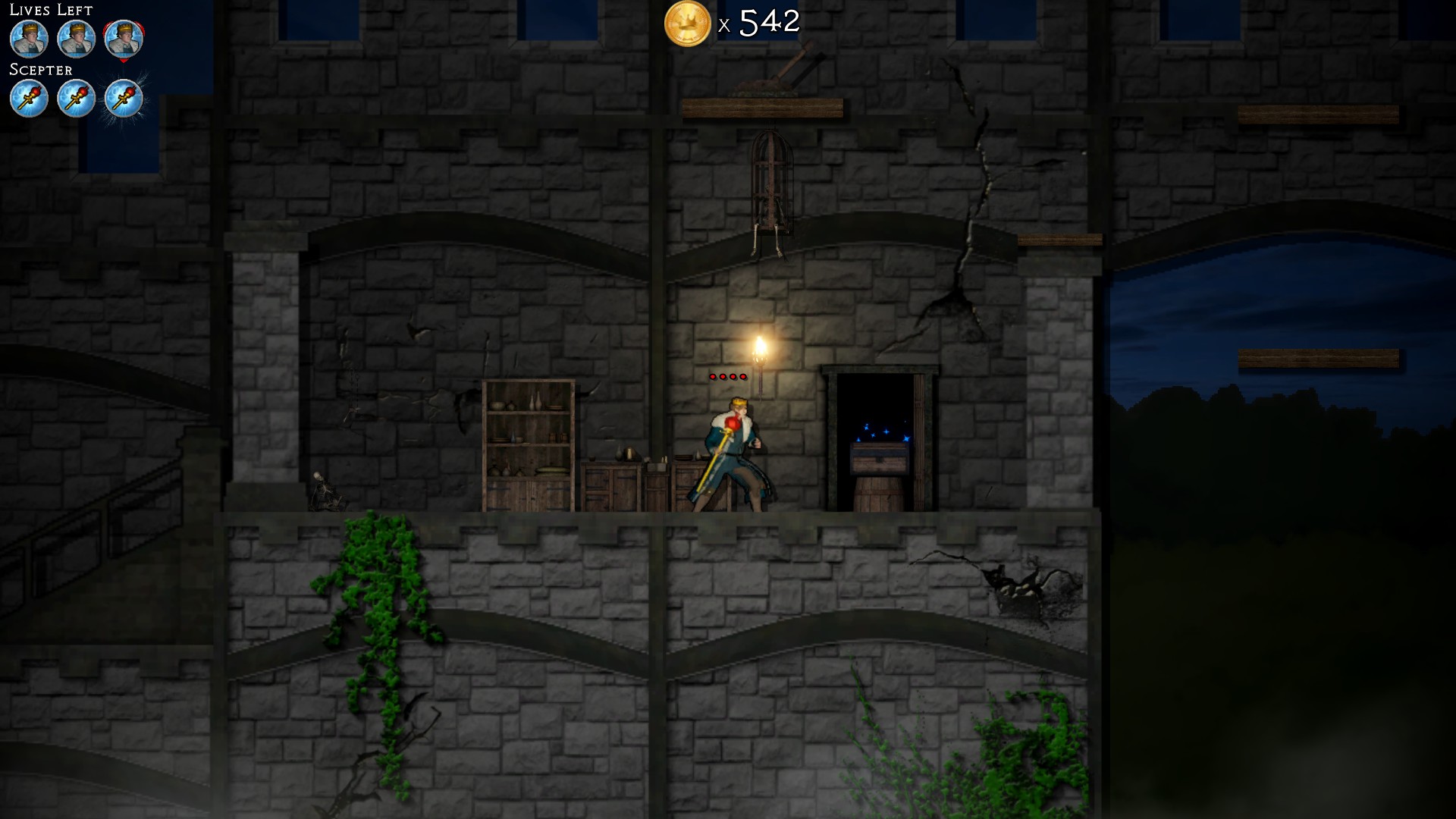Click the second king life portrait
This screenshot has width=1456, height=819.
tap(76, 39)
